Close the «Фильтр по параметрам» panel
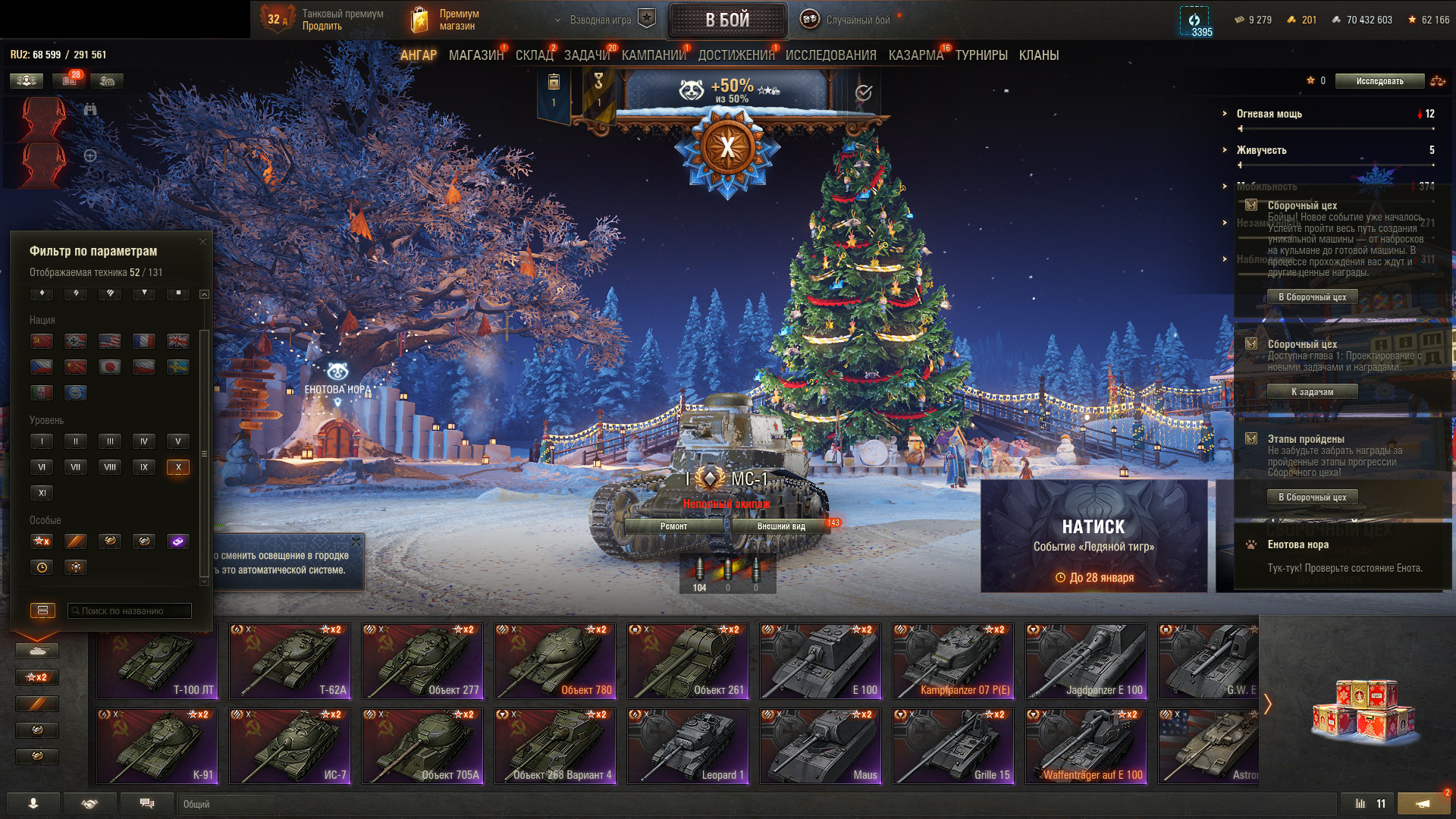Viewport: 1456px width, 819px height. click(202, 242)
